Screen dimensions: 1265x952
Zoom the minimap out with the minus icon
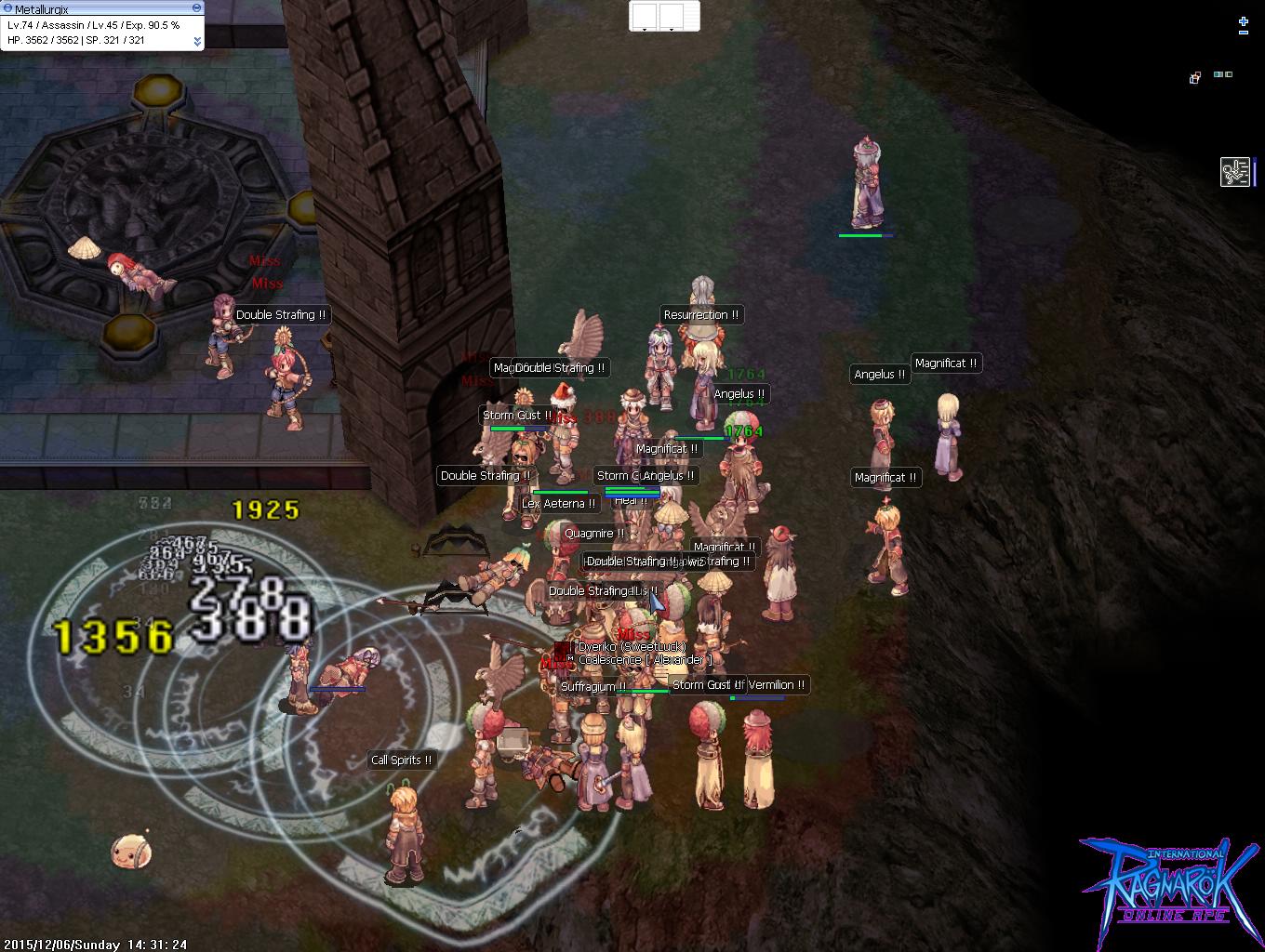1244,33
